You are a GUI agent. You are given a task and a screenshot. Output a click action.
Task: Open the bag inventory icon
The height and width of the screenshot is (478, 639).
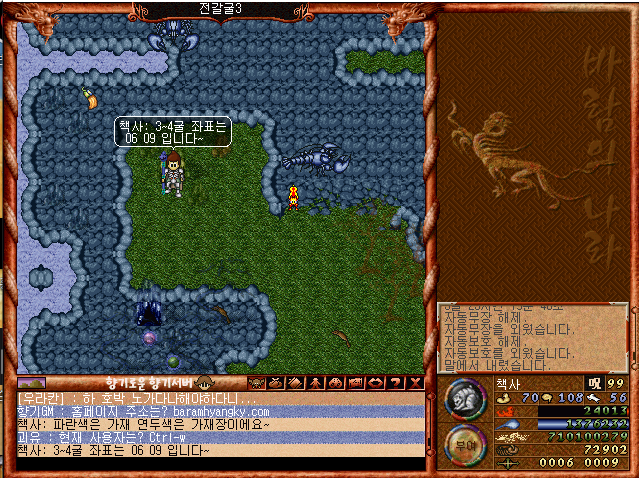click(x=275, y=383)
